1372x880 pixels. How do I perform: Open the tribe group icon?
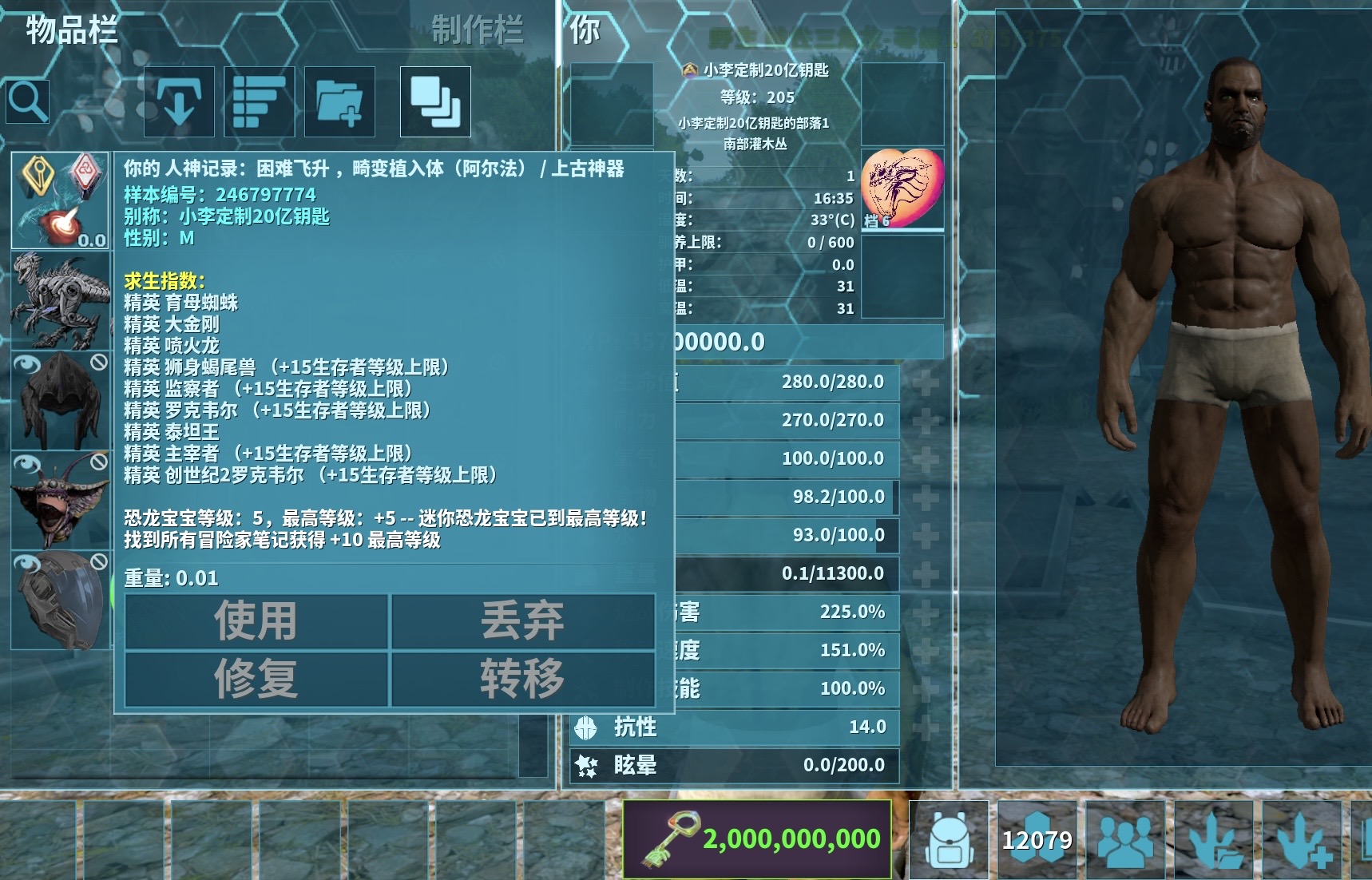tap(1125, 840)
